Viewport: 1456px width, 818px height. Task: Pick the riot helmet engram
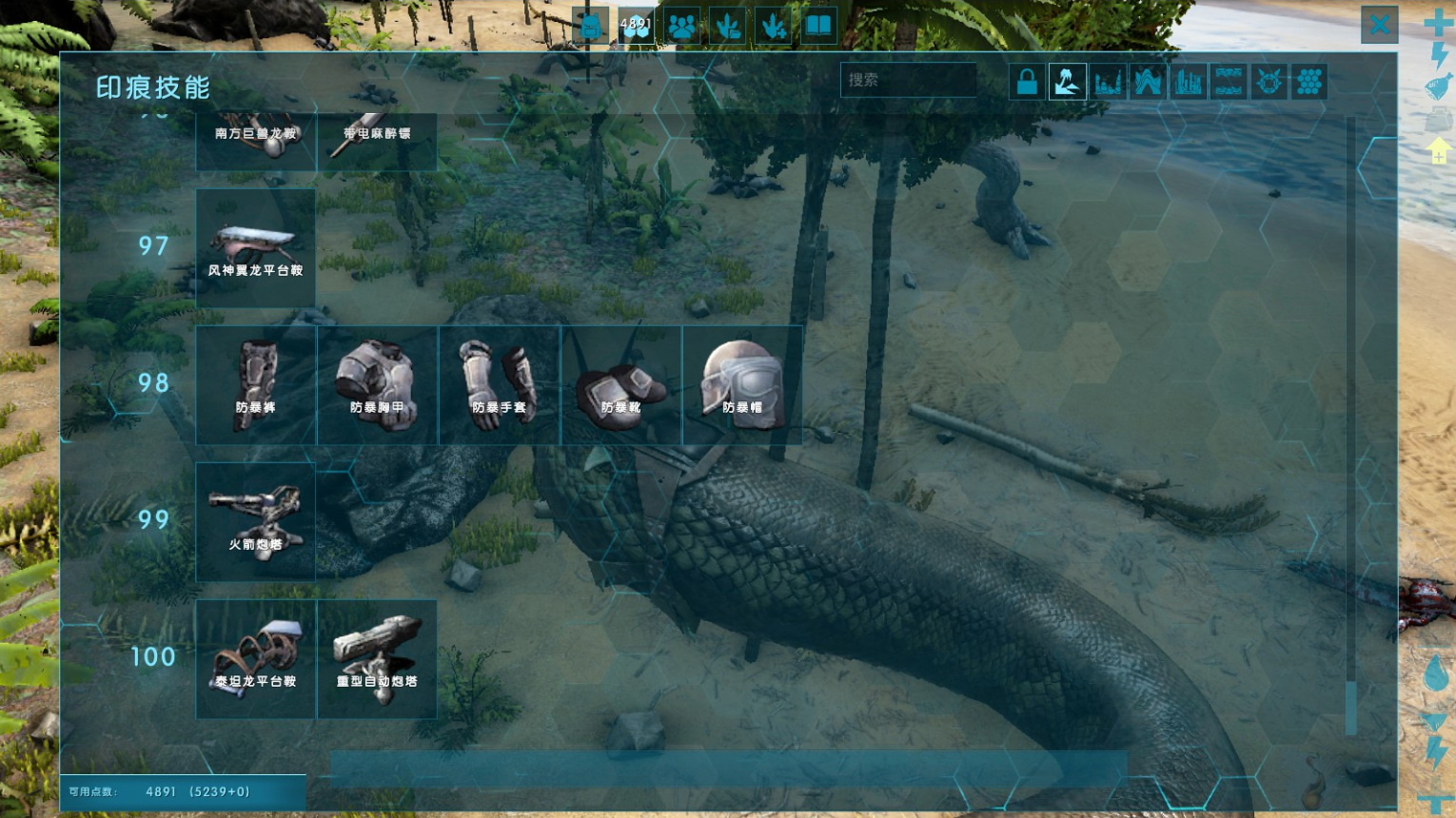[x=742, y=384]
